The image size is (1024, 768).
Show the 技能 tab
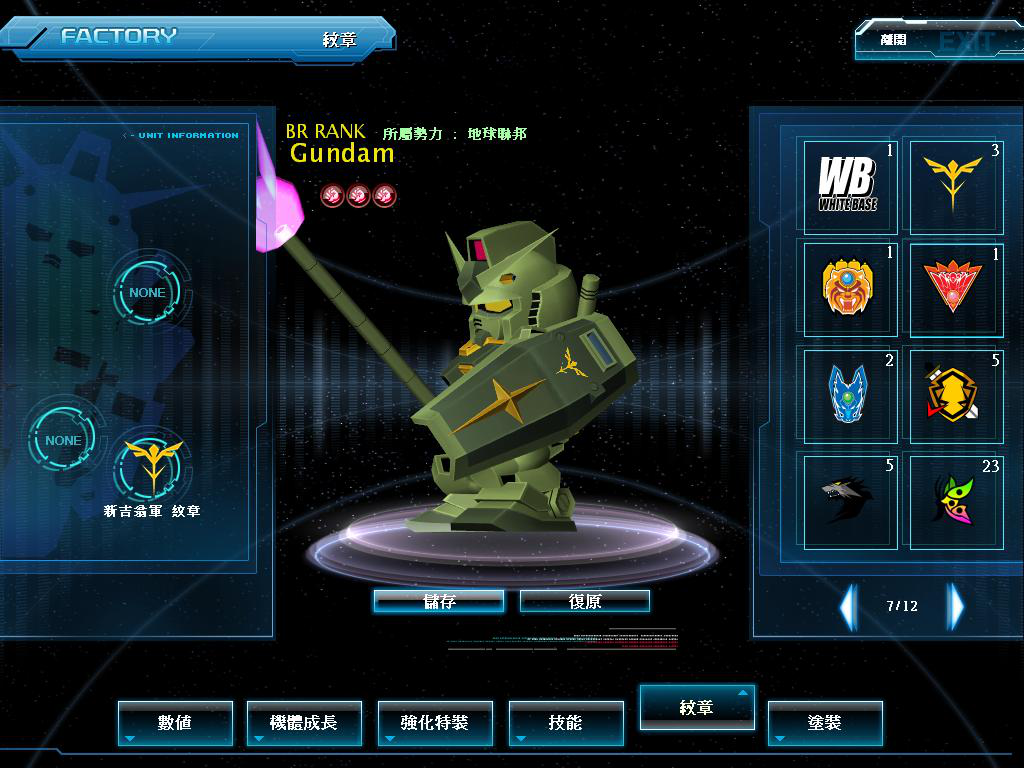tap(565, 722)
